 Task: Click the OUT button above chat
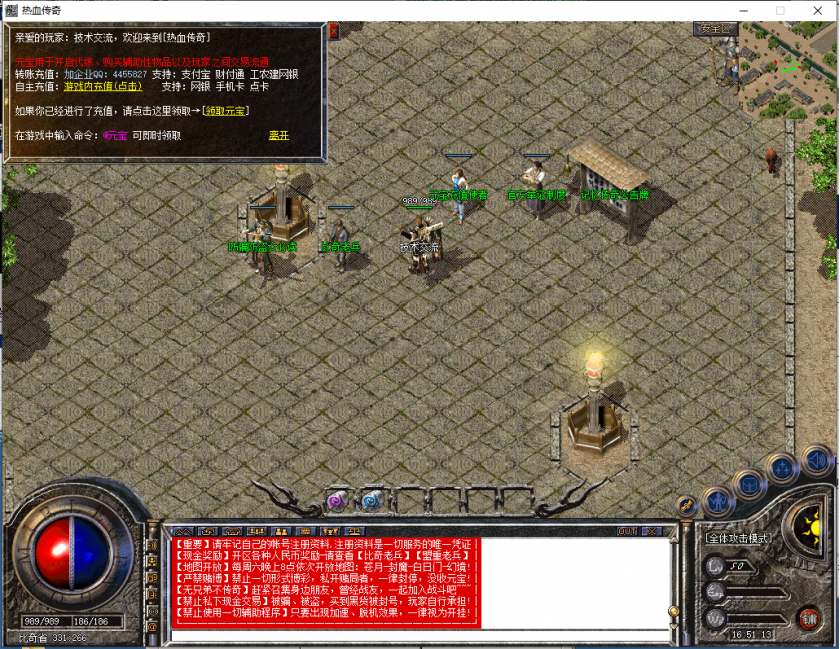(x=627, y=531)
